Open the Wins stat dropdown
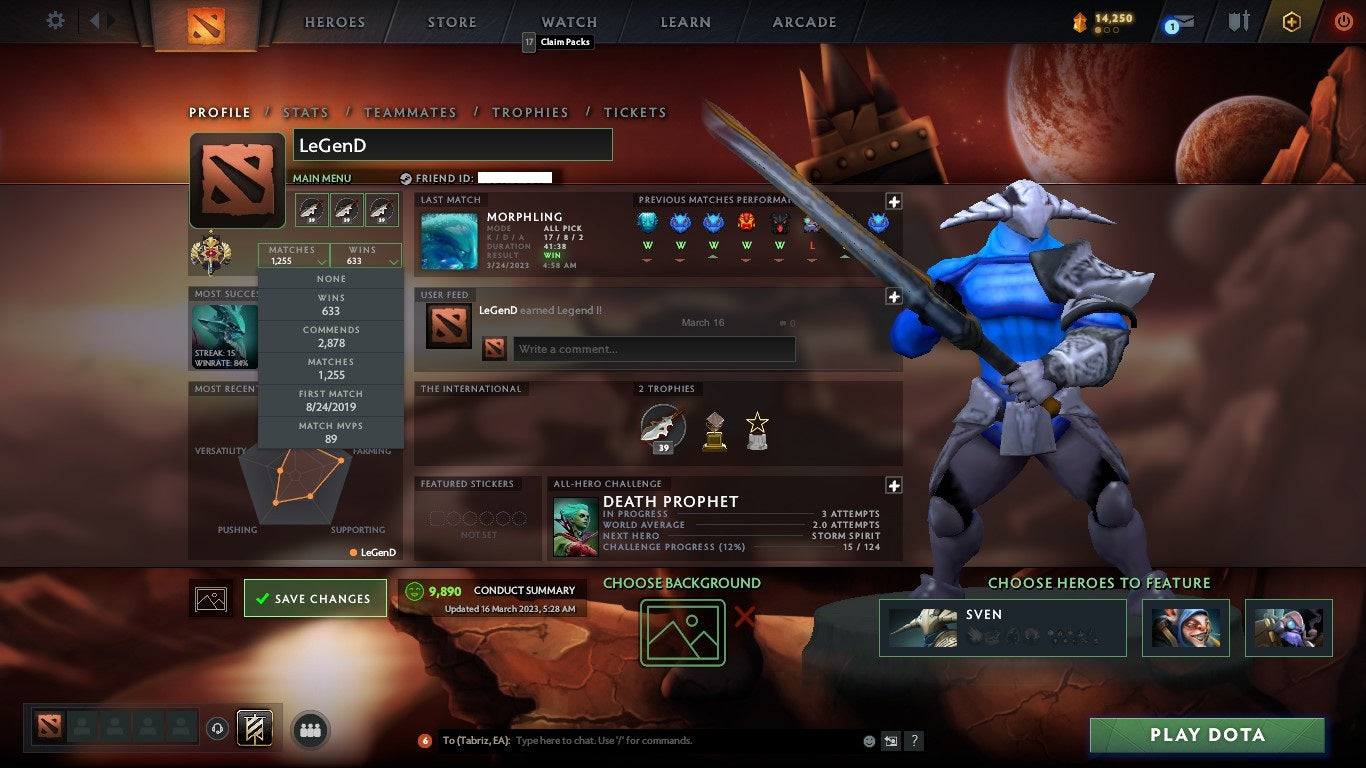Image resolution: width=1366 pixels, height=768 pixels. tap(366, 255)
